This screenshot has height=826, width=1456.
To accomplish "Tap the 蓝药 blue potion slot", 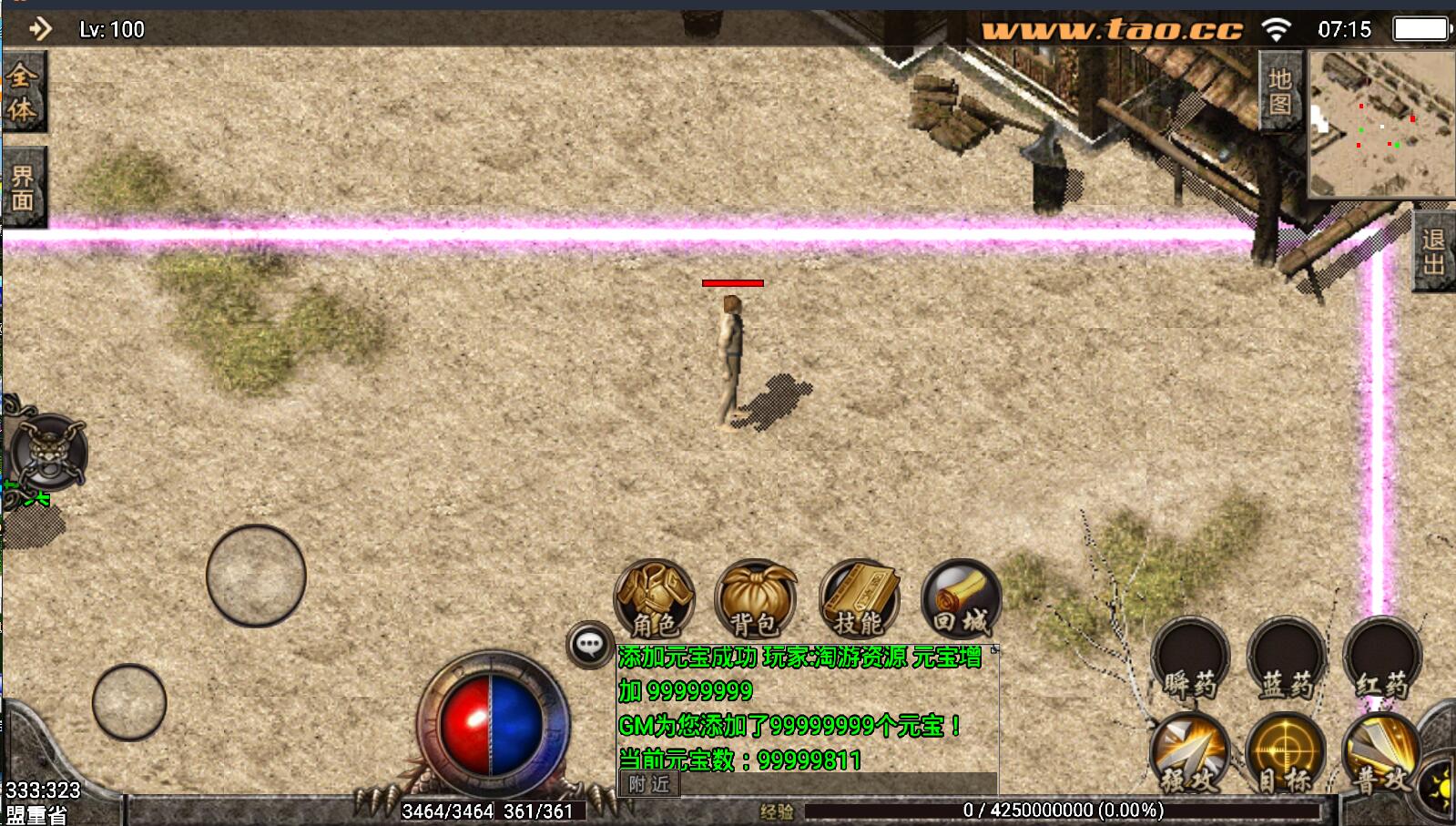I will click(x=1286, y=658).
